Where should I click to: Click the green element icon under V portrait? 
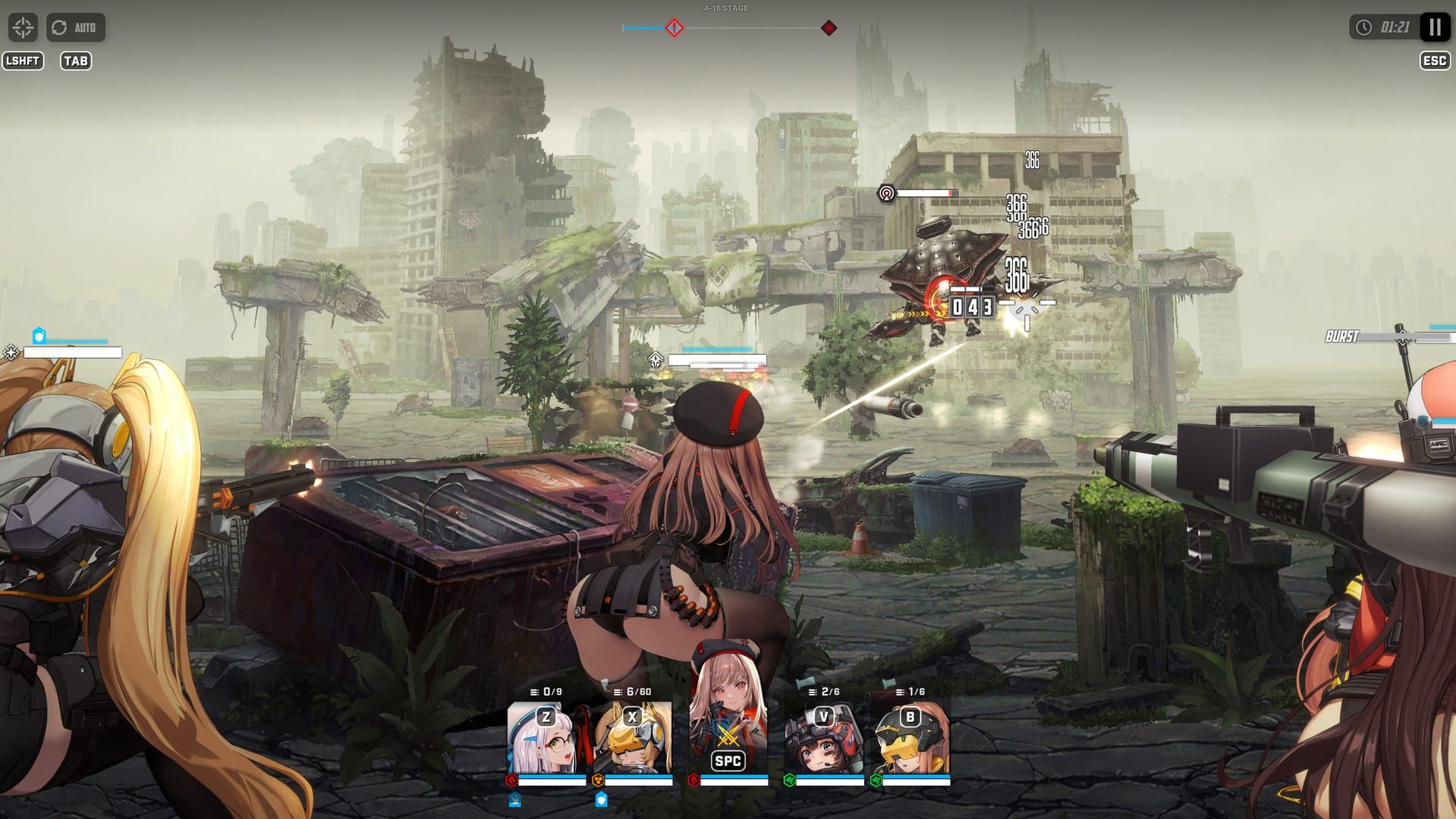tap(789, 780)
